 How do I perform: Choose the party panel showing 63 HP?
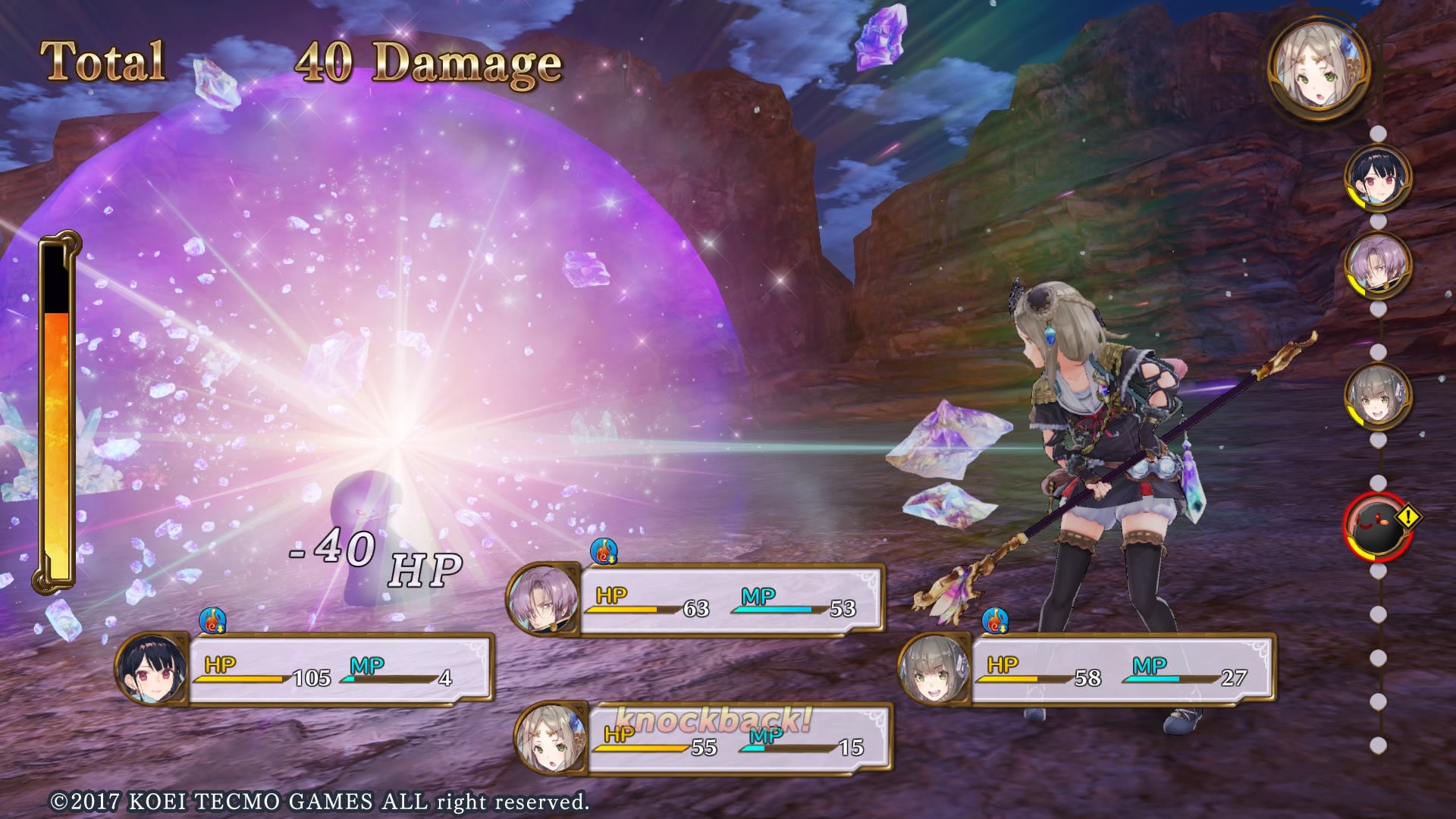click(696, 600)
